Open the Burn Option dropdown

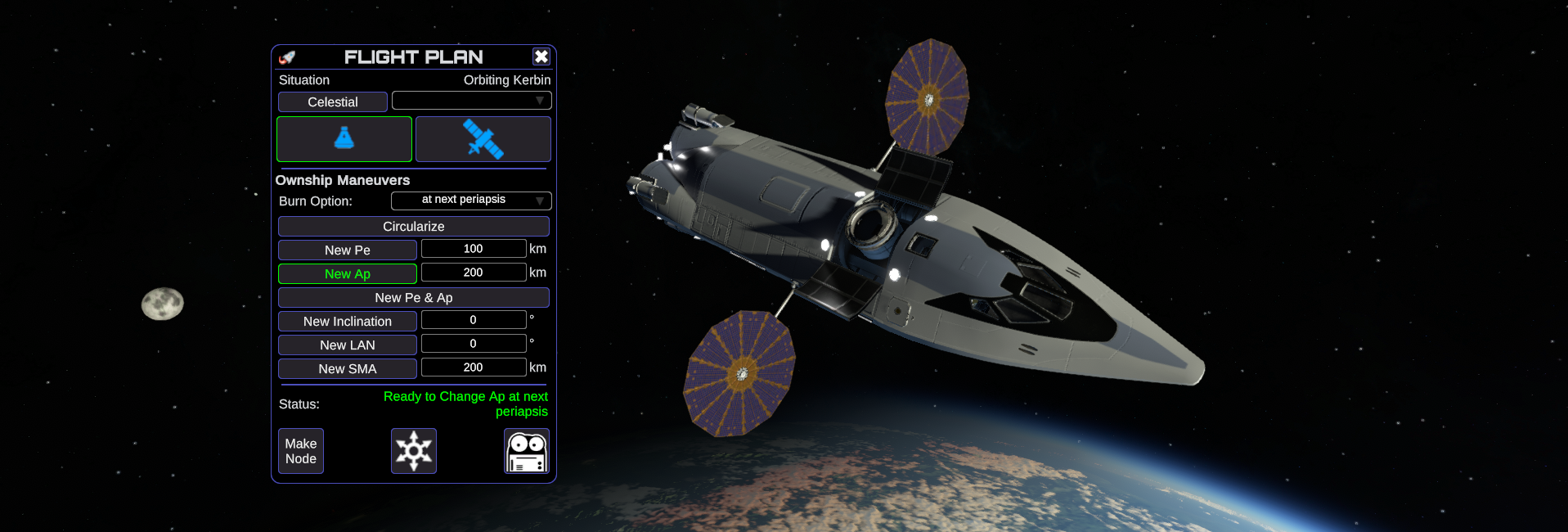point(471,201)
